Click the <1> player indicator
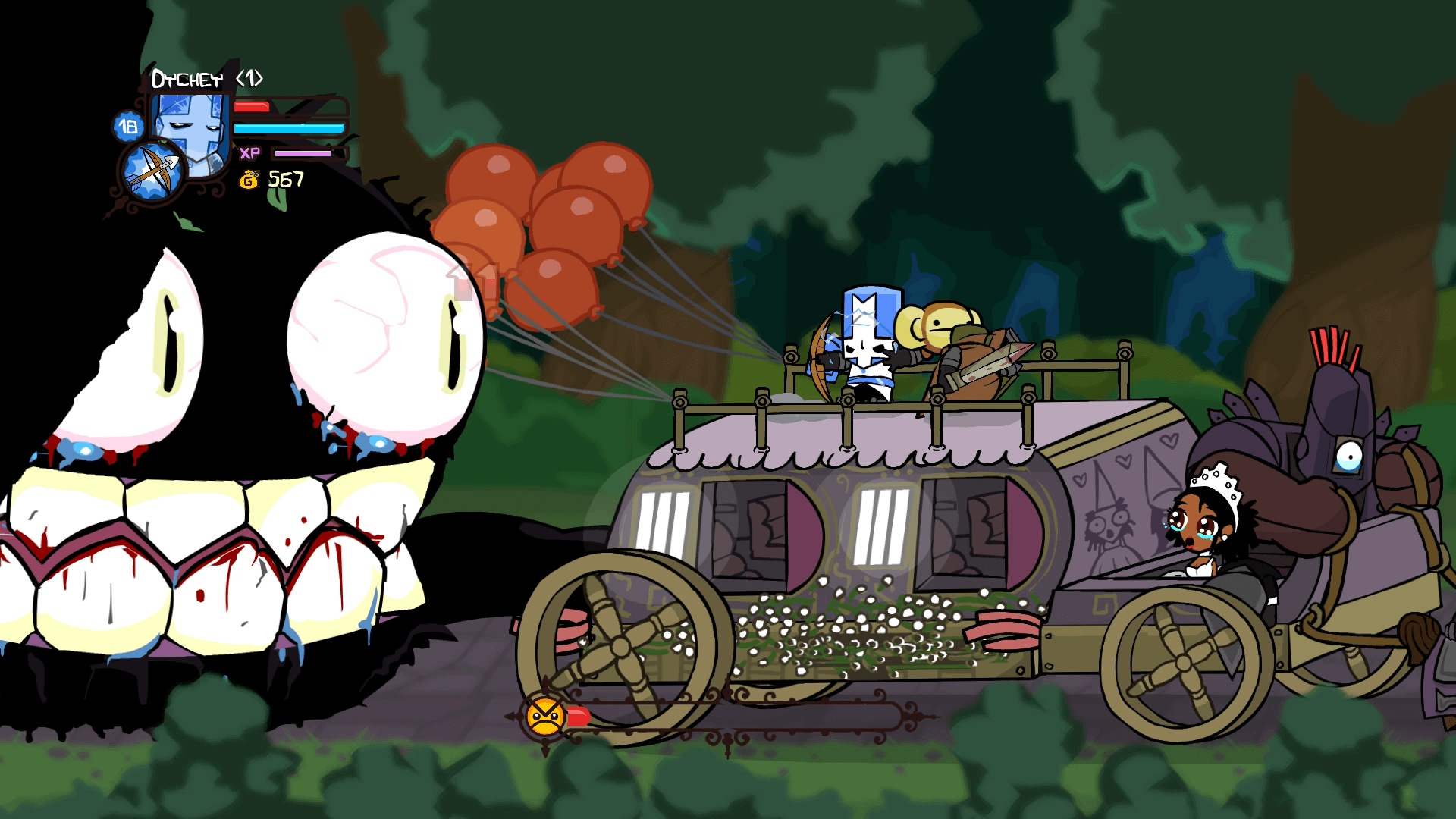The width and height of the screenshot is (1456, 819). pyautogui.click(x=250, y=77)
